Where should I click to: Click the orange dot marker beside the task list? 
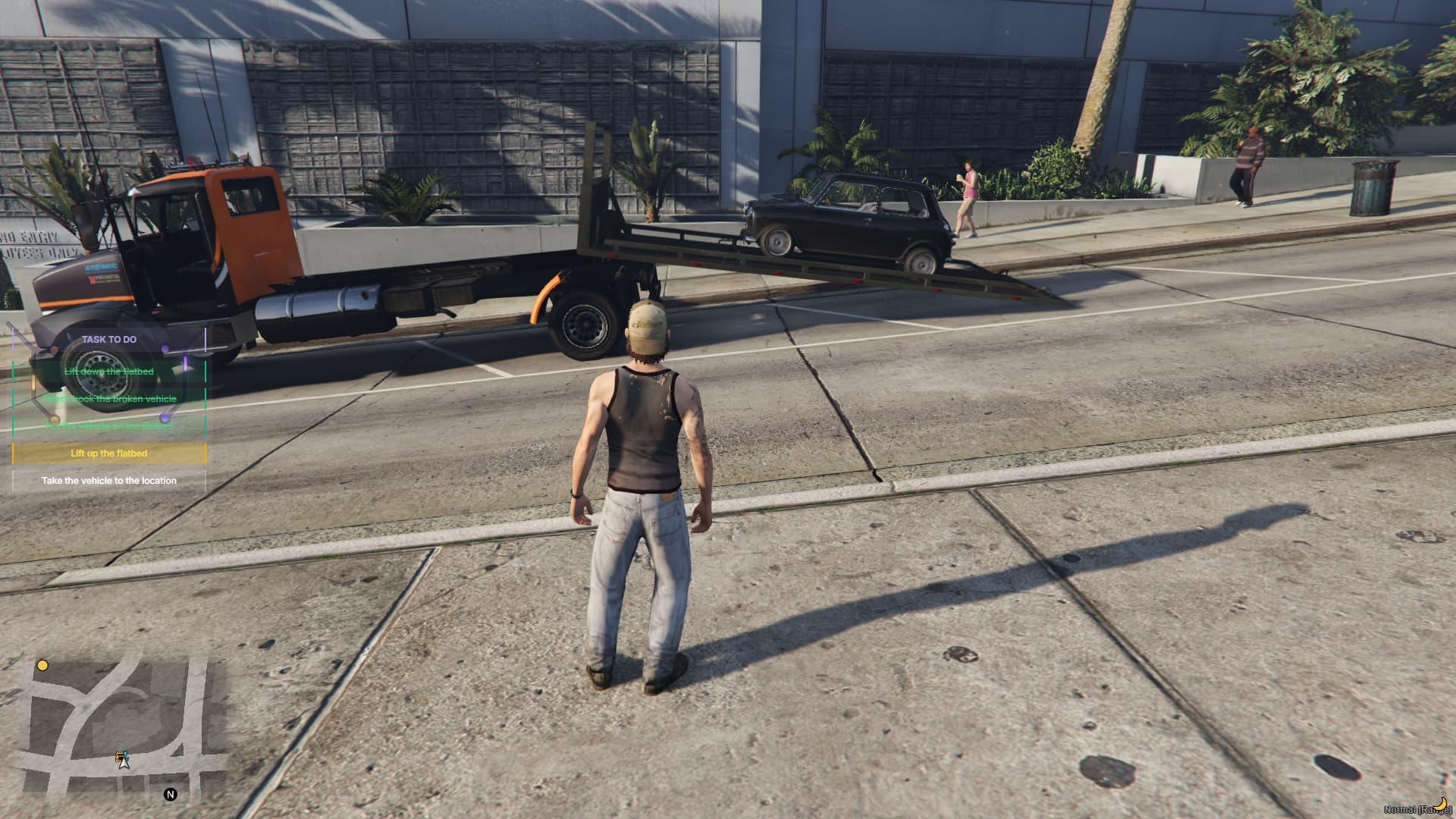click(55, 419)
